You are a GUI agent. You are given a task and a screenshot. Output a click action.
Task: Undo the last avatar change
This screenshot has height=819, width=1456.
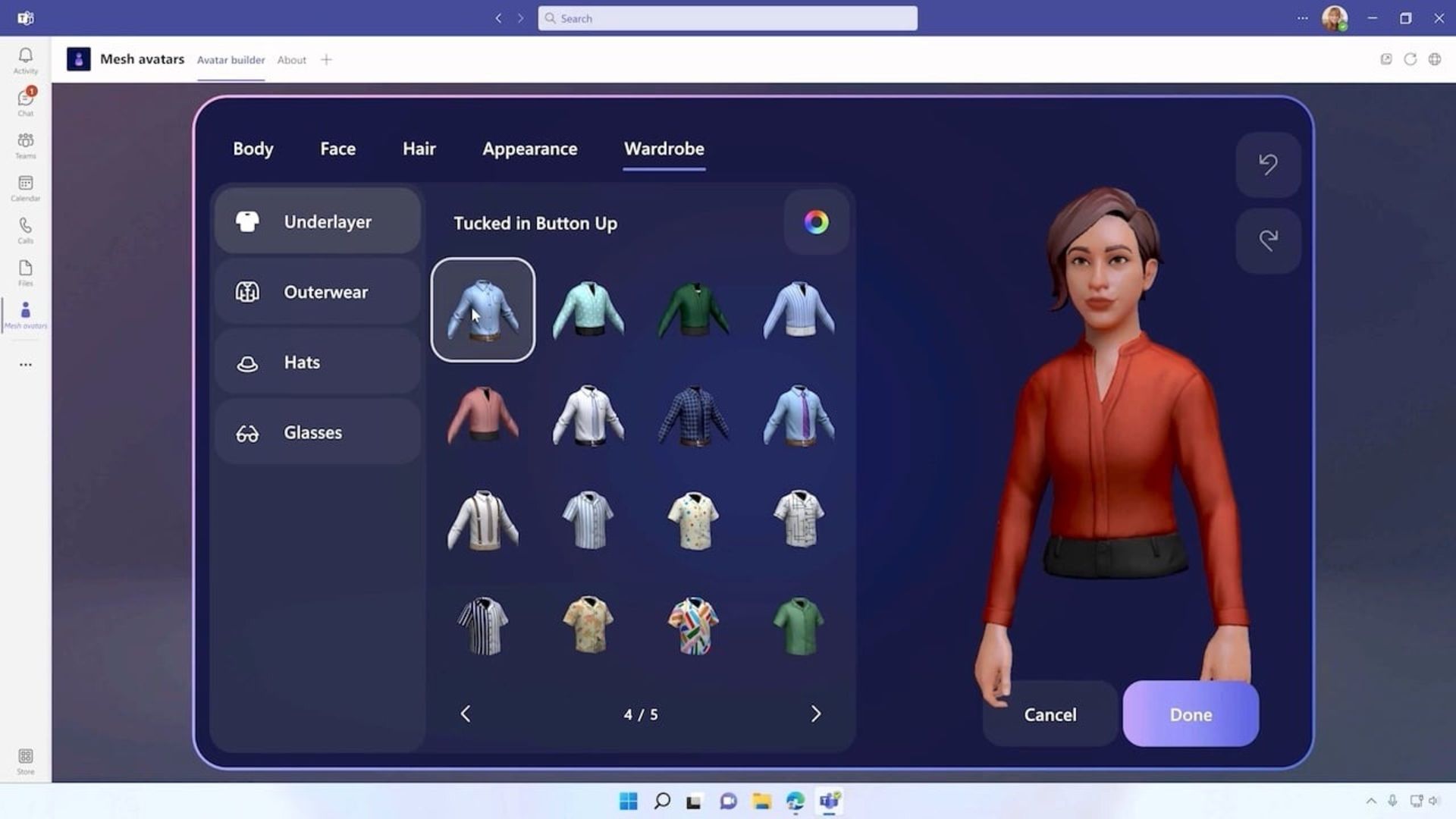click(x=1267, y=165)
